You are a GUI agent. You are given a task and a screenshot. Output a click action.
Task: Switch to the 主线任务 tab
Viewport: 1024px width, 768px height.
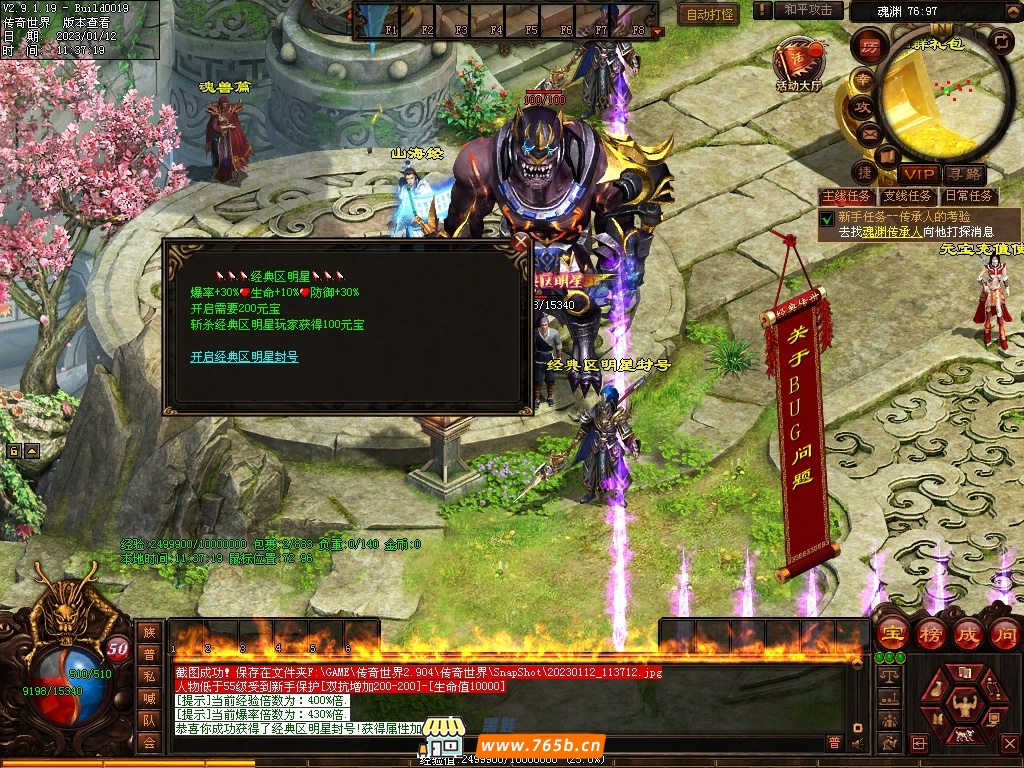pyautogui.click(x=845, y=197)
